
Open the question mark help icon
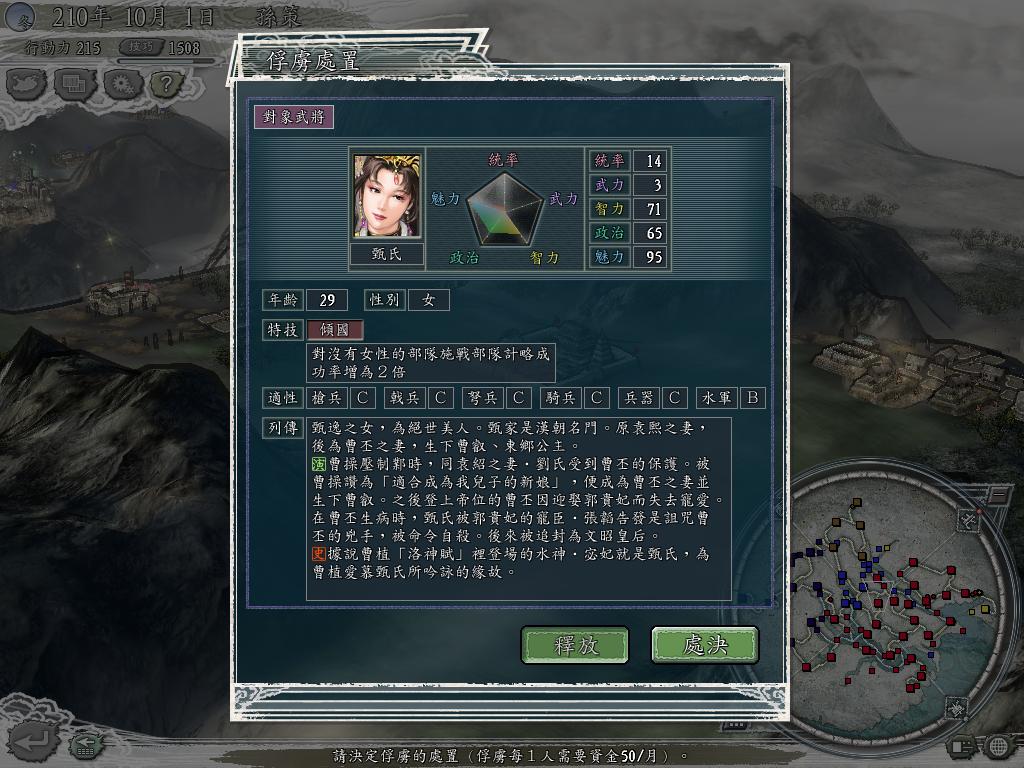[x=166, y=84]
